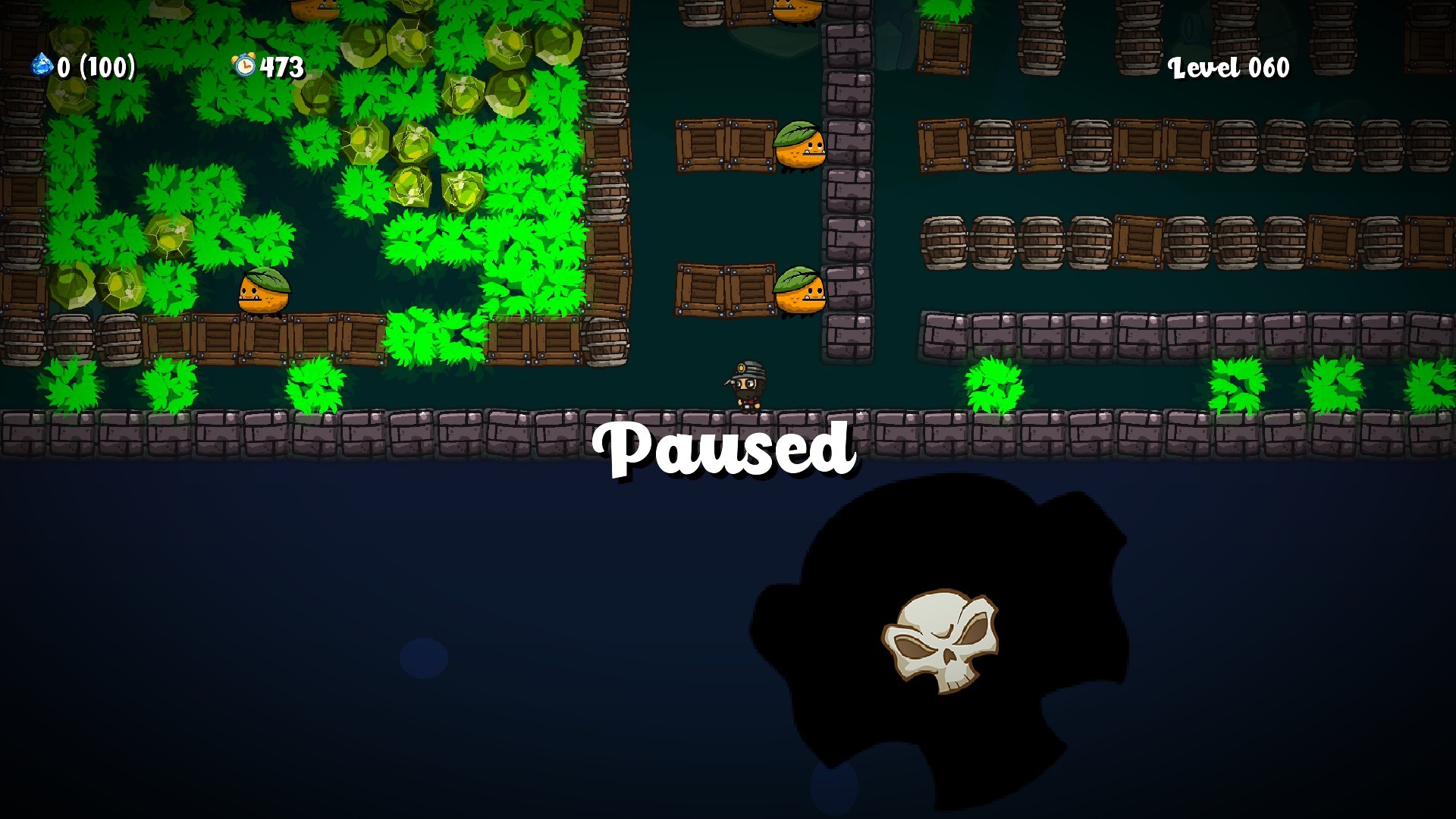Image resolution: width=1456 pixels, height=819 pixels.
Task: Click the blue gem counter icon
Action: [42, 67]
